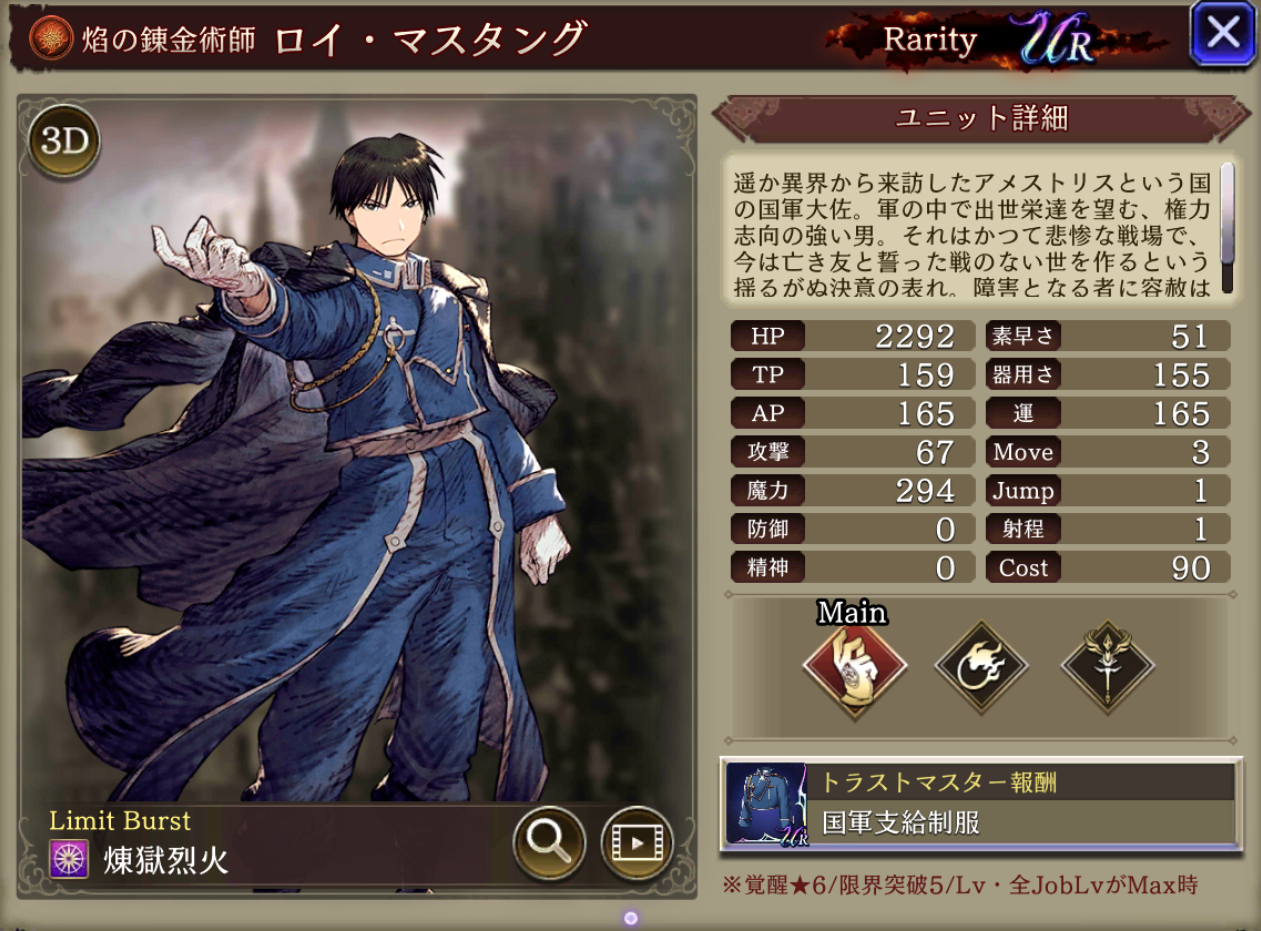Viewport: 1261px width, 931px height.
Task: Select the staff sub-job icon
Action: [x=1107, y=667]
